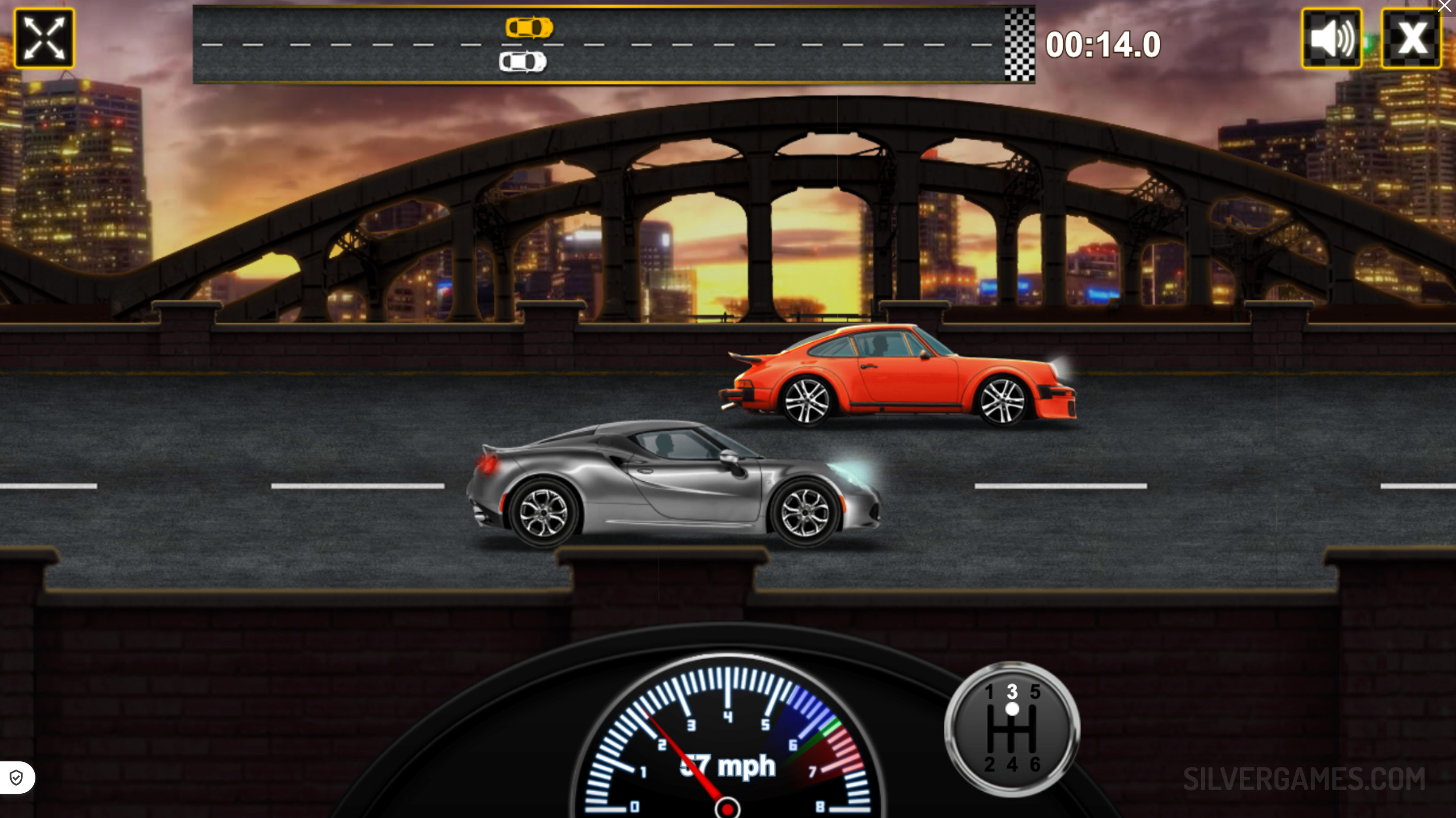Dismiss the overlay with the corner close icon
The image size is (1456, 818).
coord(1446,6)
